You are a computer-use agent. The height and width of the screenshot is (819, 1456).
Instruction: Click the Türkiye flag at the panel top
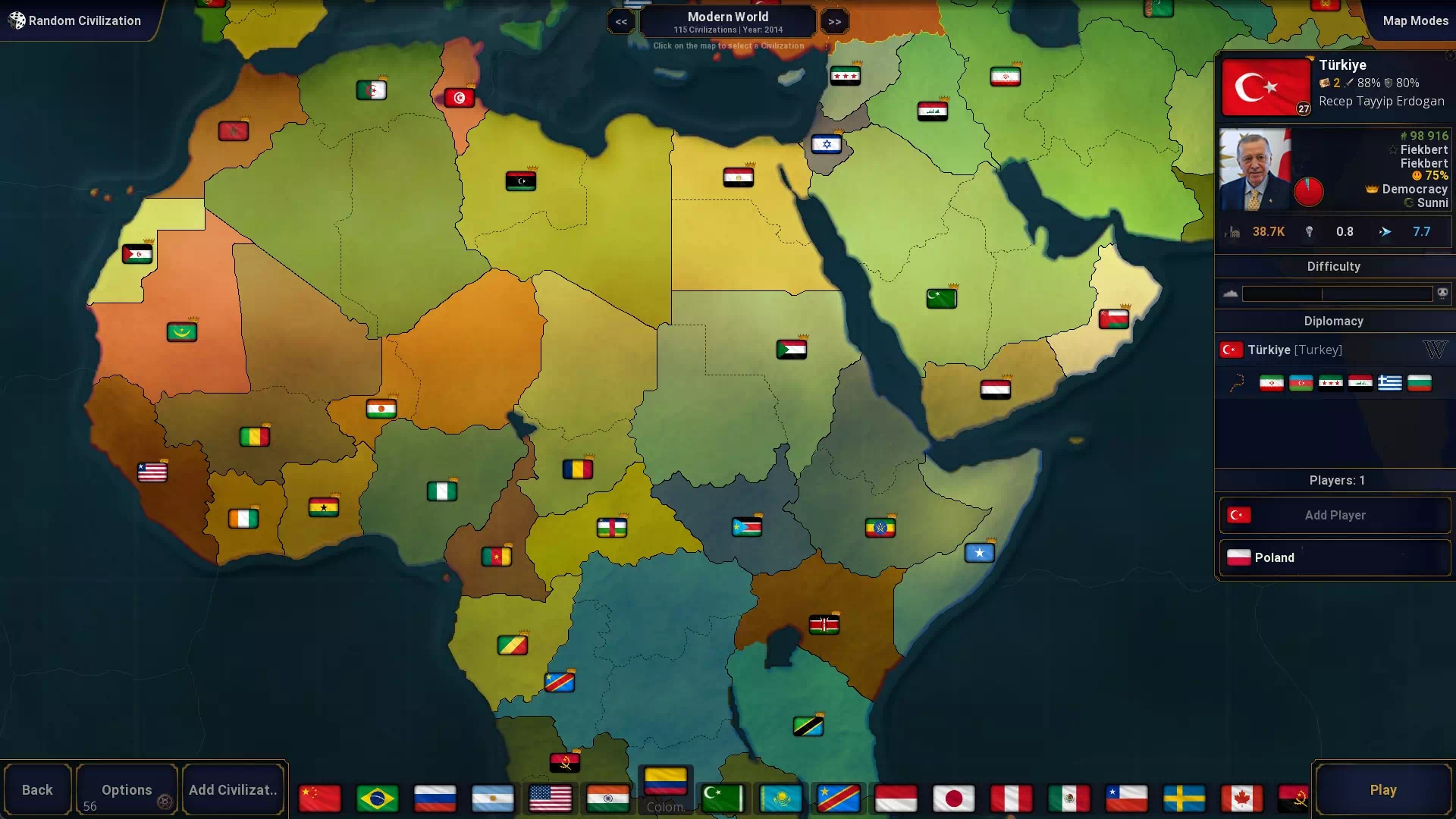click(1266, 86)
